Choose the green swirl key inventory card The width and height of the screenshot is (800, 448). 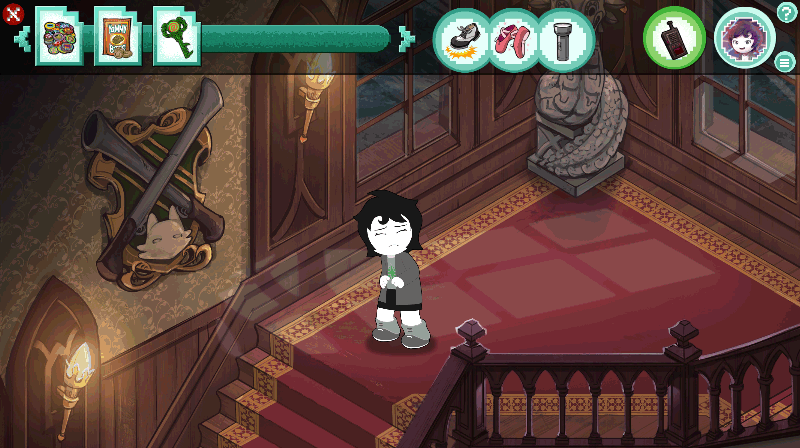(176, 37)
